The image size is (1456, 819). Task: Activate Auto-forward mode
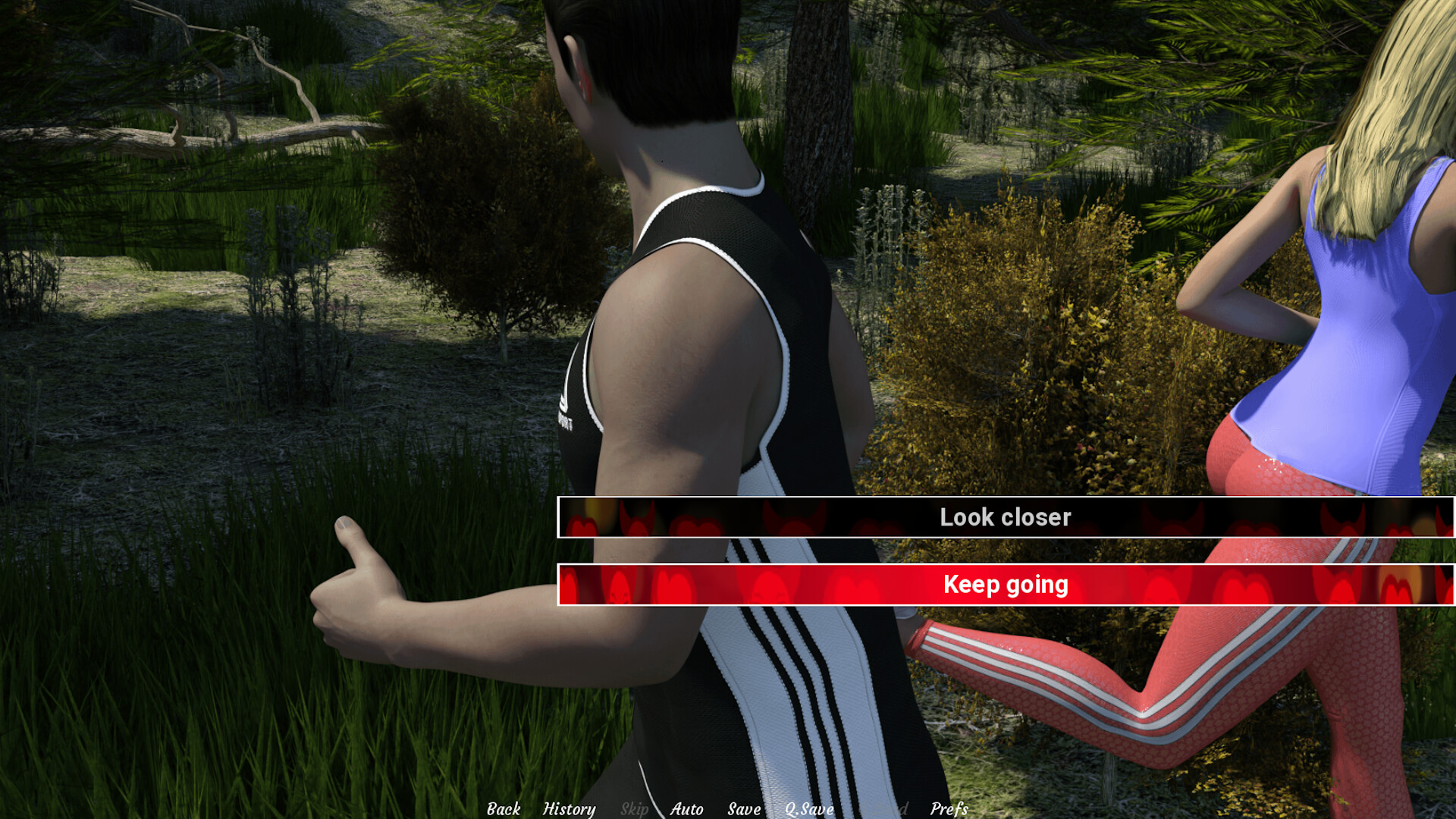tap(686, 809)
